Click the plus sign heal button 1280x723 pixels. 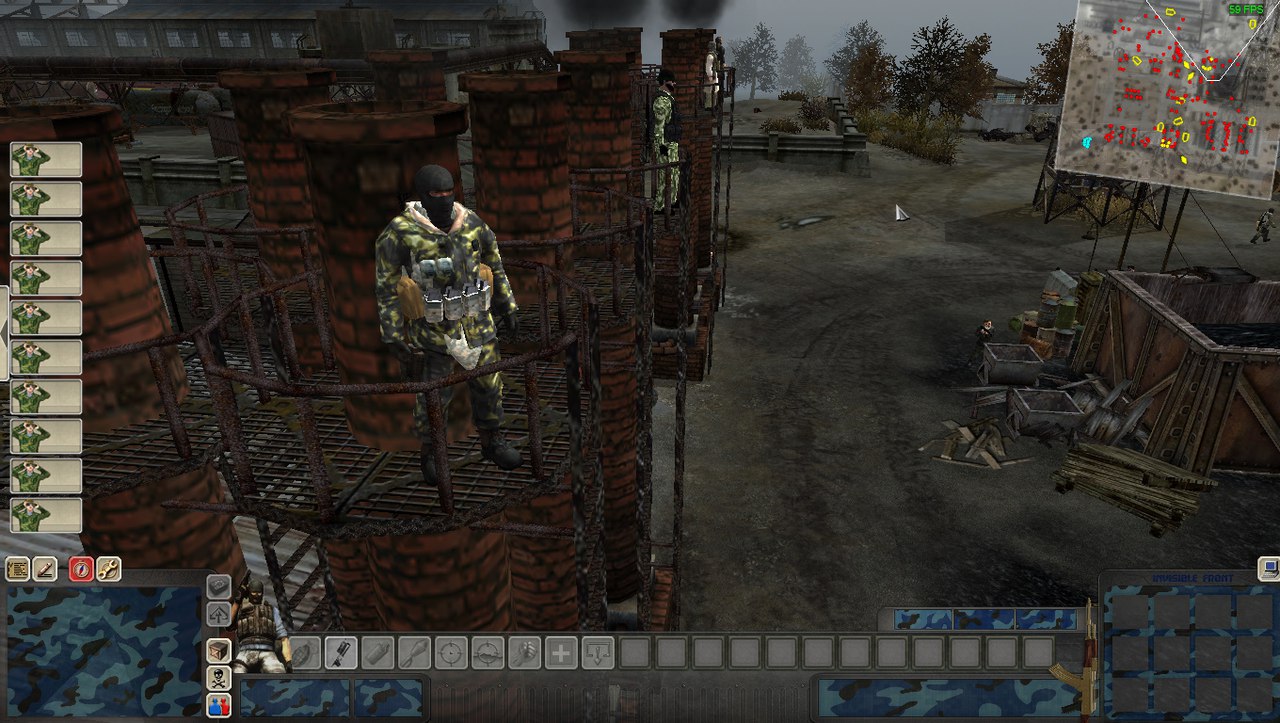click(560, 653)
